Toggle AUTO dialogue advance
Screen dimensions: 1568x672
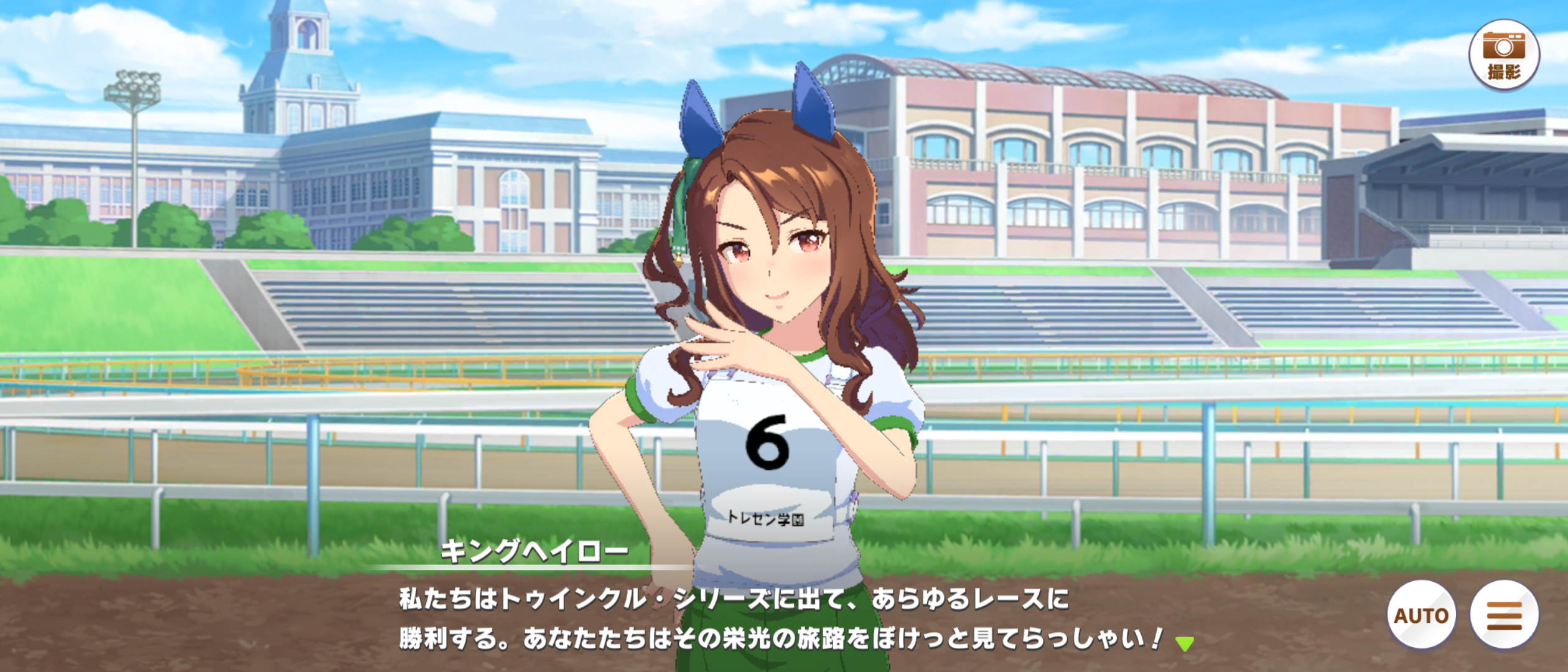1421,615
